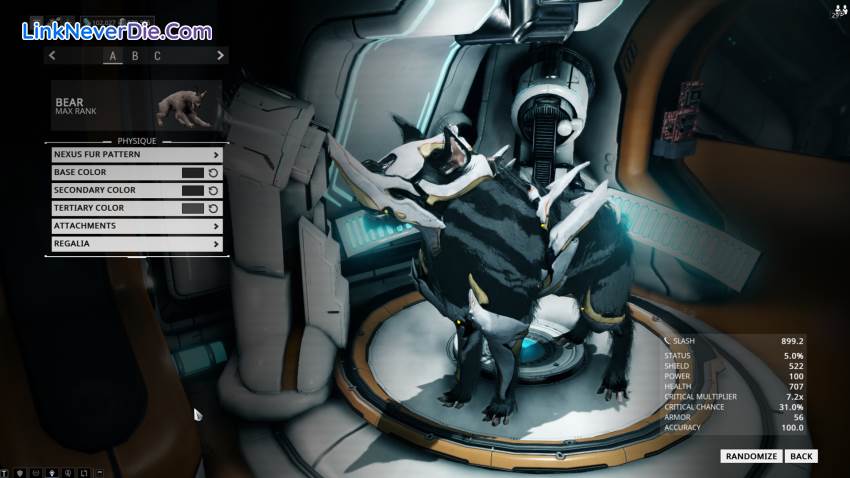This screenshot has height=478, width=850.
Task: Pick the Secondary Color swatch
Action: [193, 190]
